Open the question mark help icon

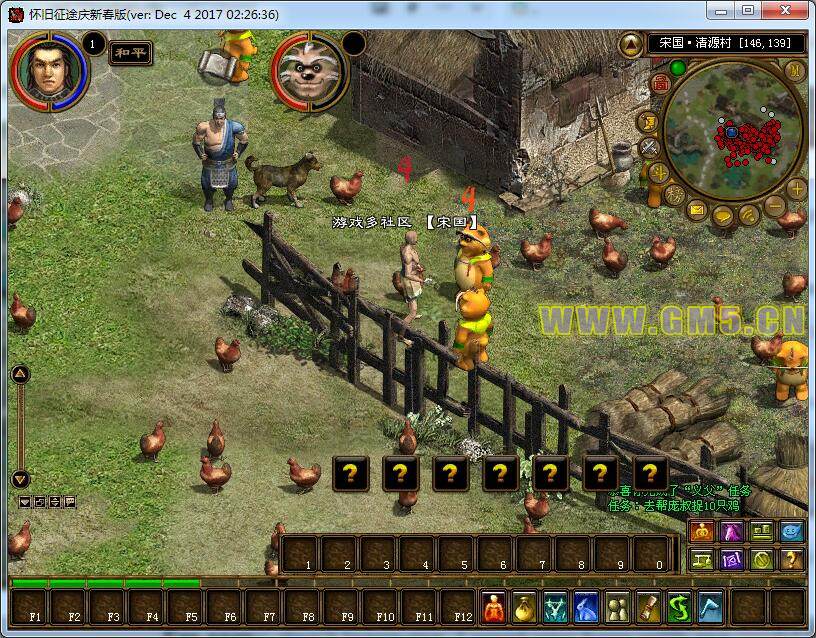click(x=791, y=560)
